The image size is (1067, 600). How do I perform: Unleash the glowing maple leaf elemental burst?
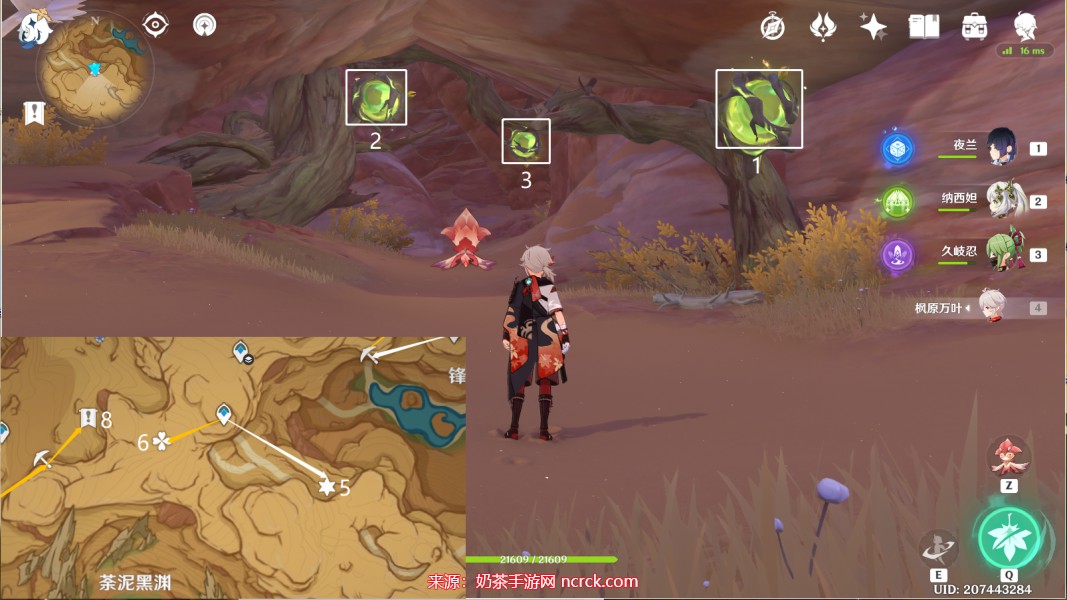(x=1008, y=537)
